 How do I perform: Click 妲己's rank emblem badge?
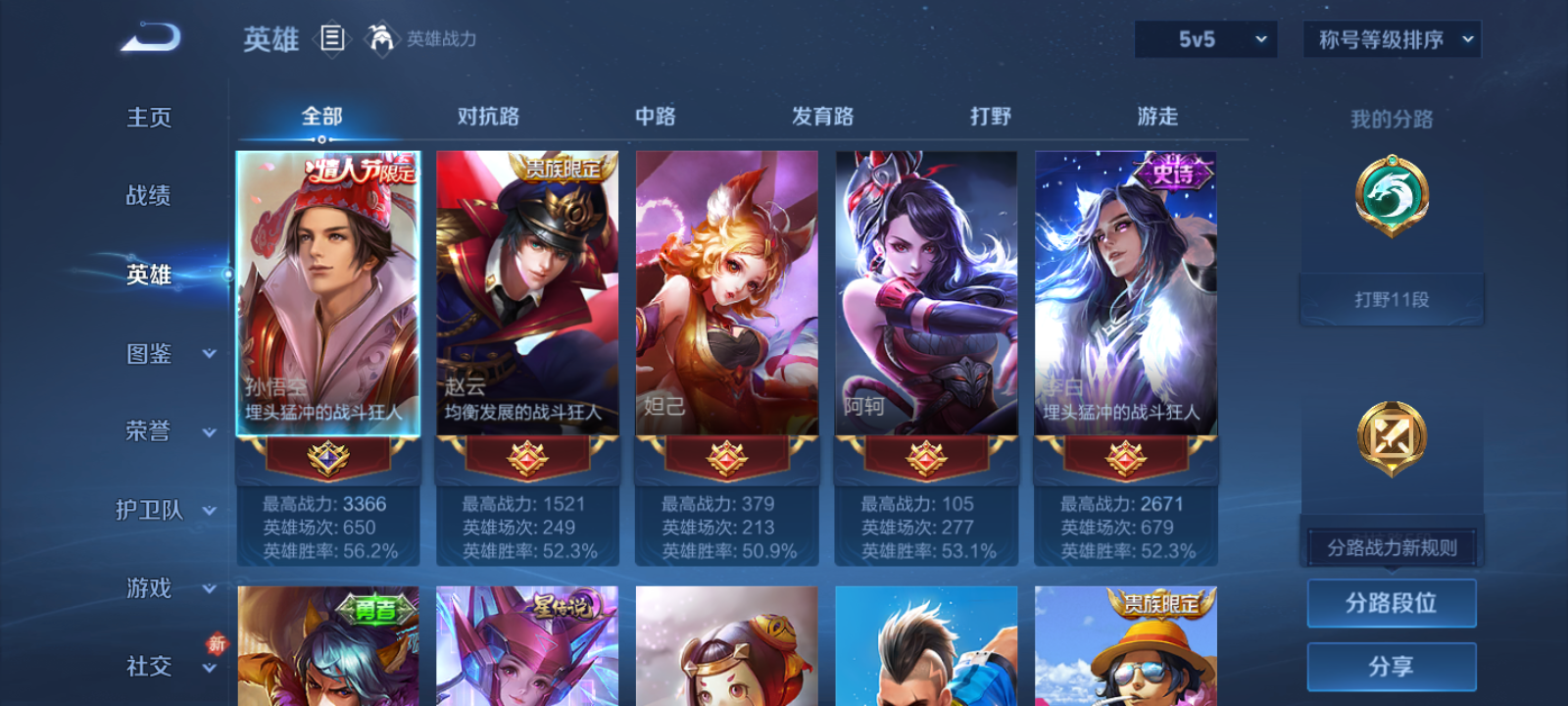726,459
